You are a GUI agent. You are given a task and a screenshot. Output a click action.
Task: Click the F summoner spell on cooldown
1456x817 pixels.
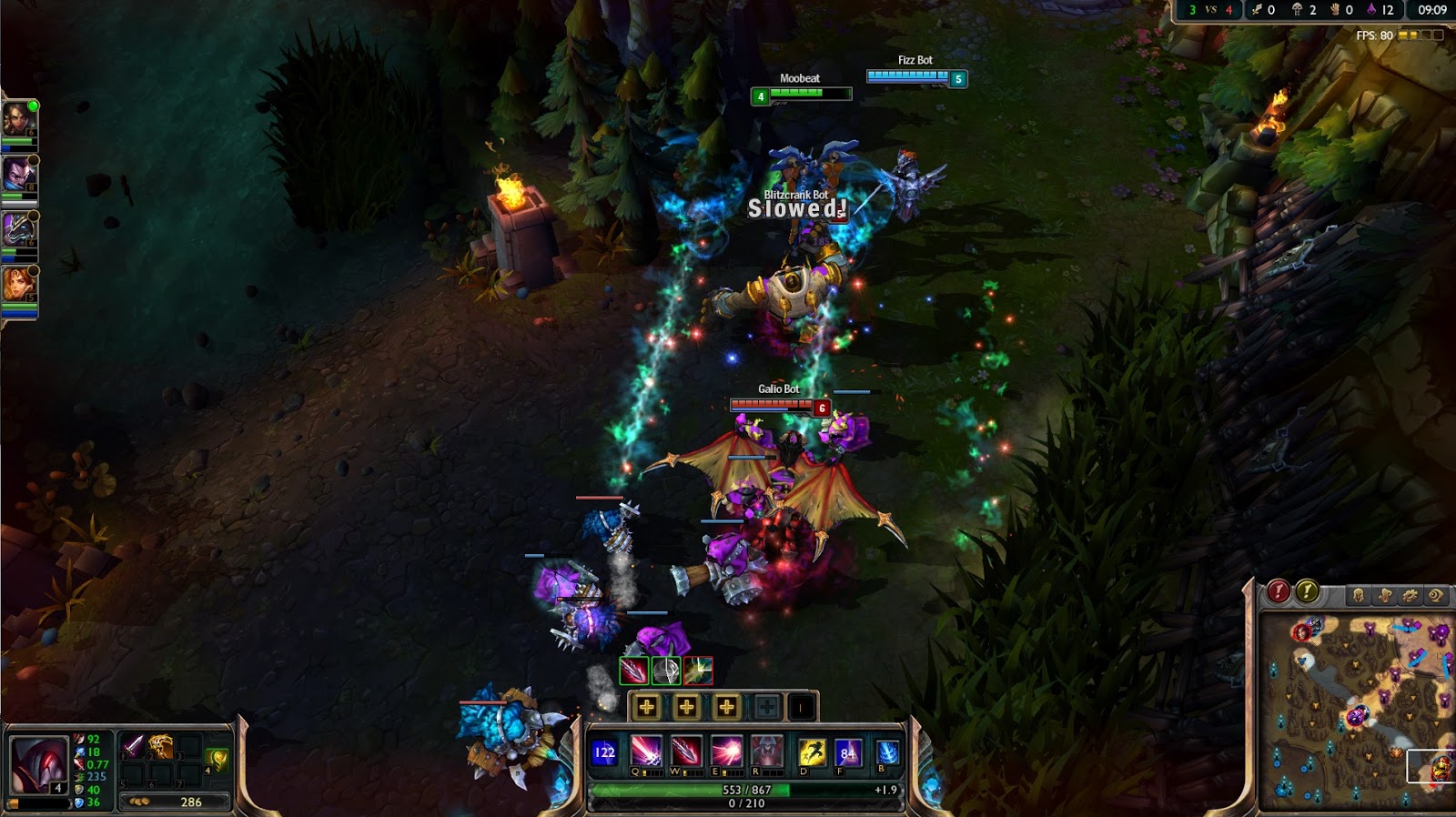(847, 752)
